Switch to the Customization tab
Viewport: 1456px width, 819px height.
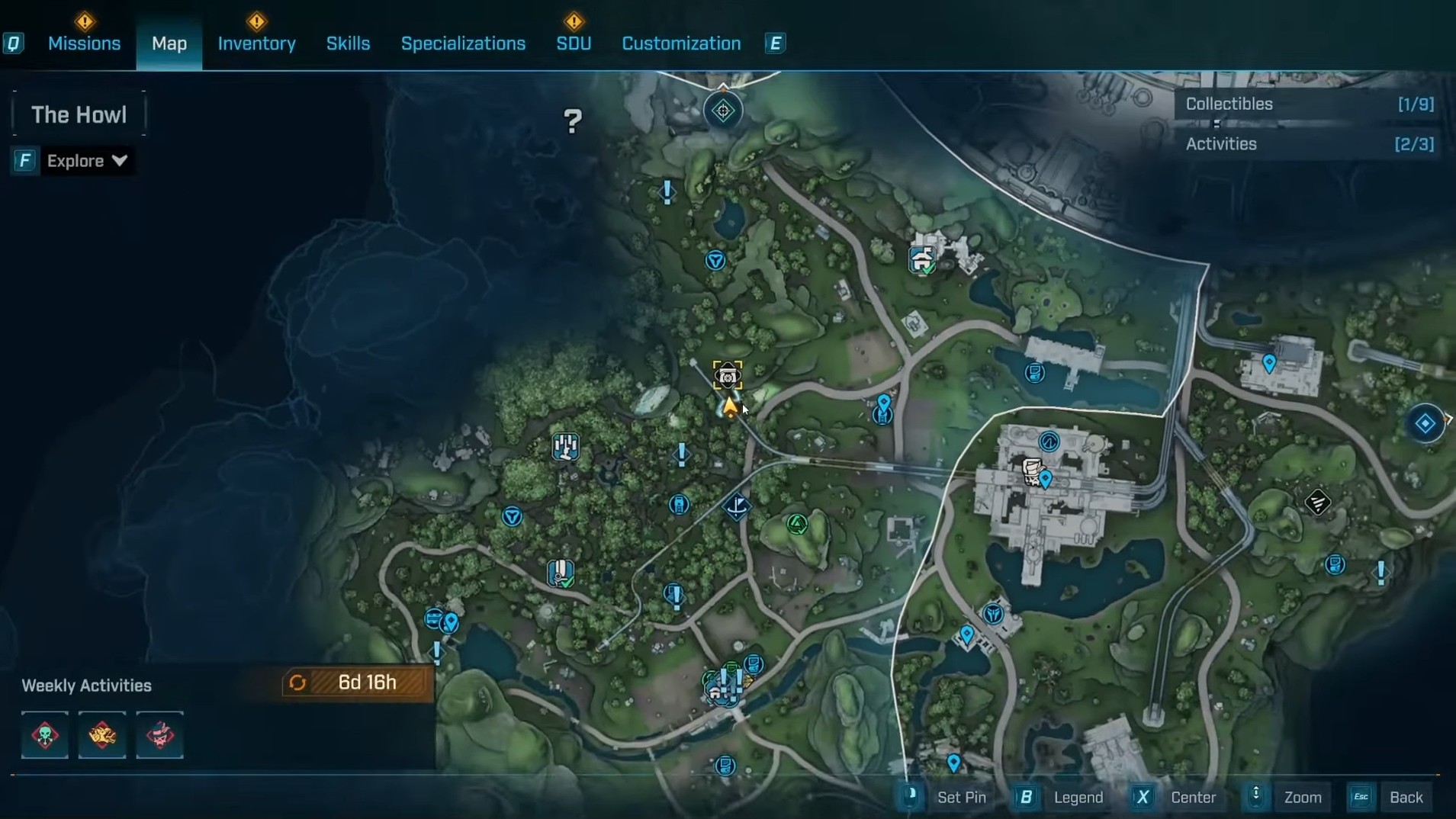coord(681,43)
